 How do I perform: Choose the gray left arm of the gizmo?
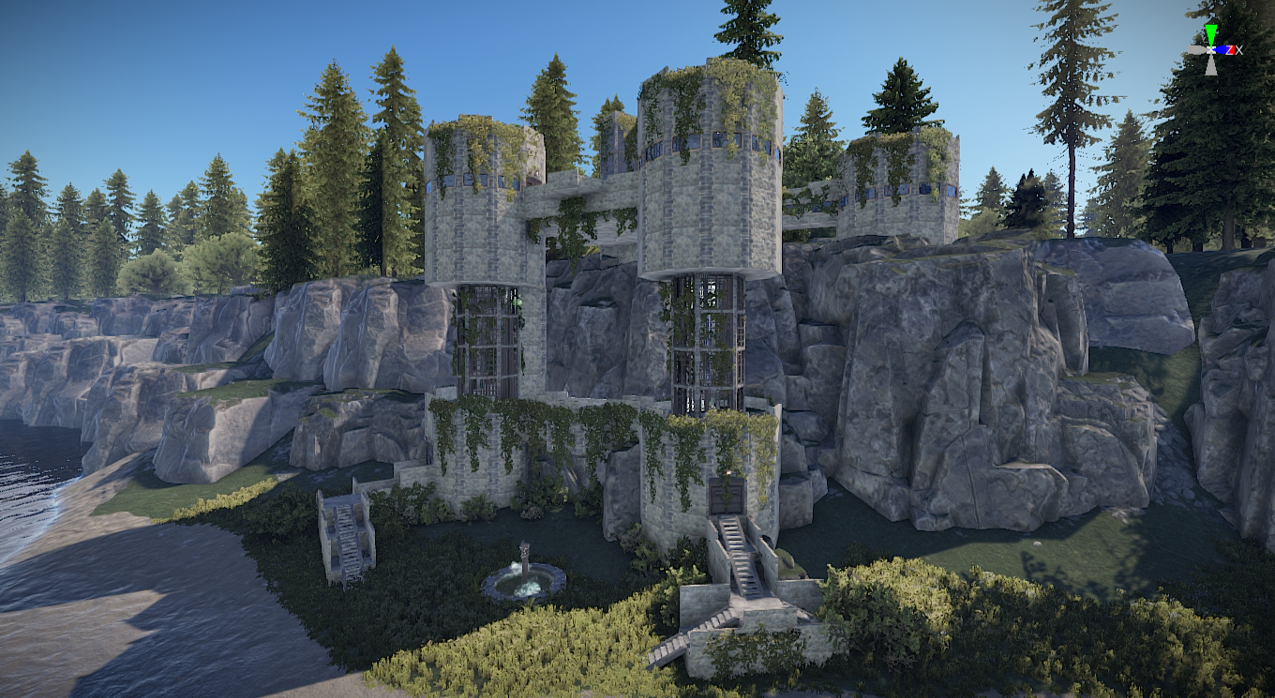click(1197, 49)
